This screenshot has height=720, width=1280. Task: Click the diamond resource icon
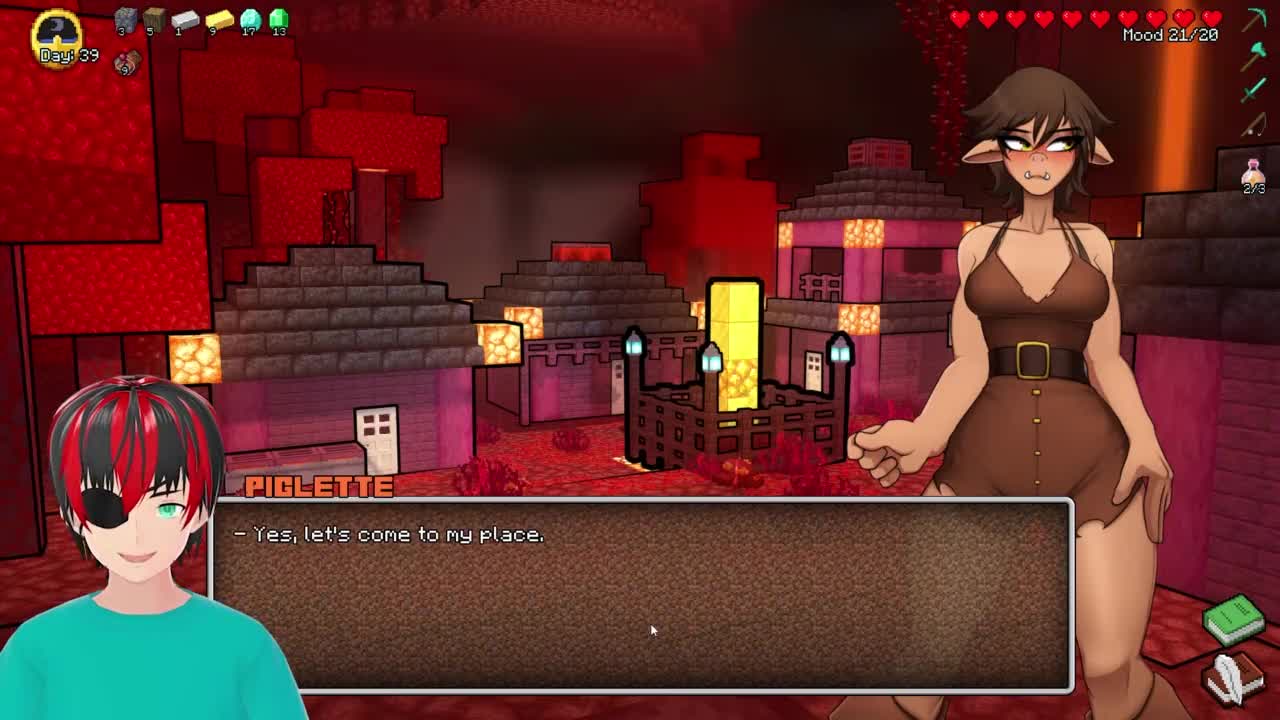(x=250, y=19)
